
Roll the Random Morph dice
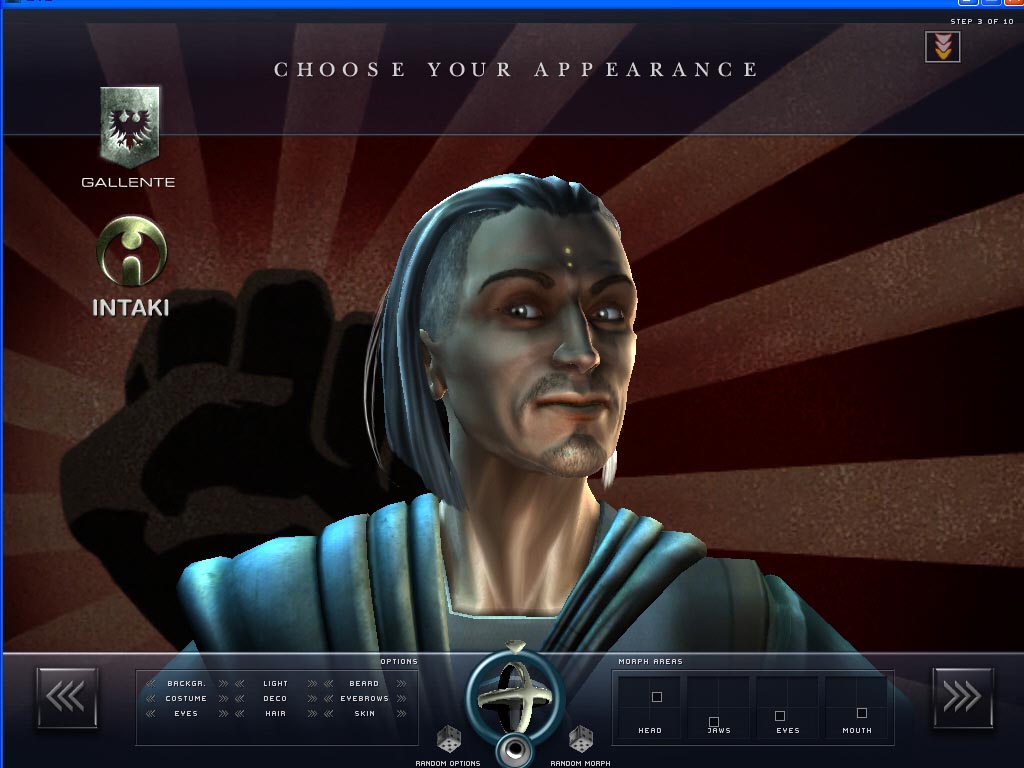(x=580, y=741)
